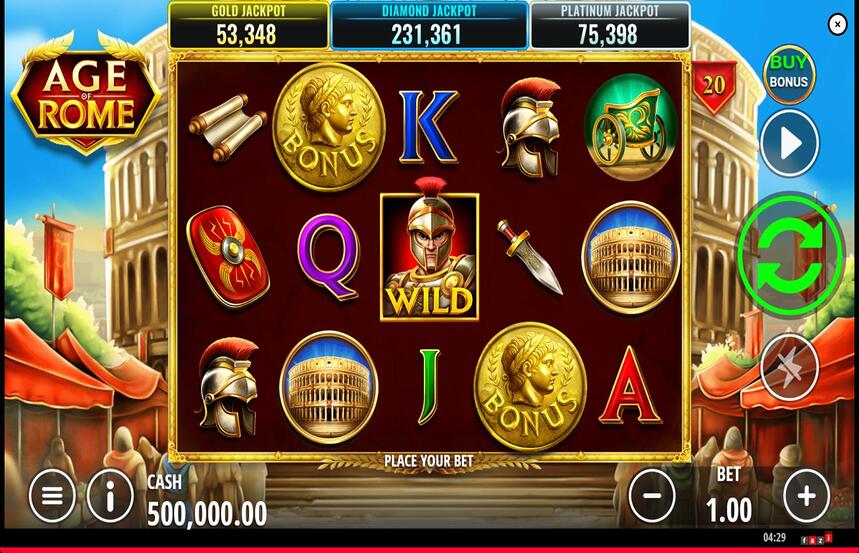Screen dimensions: 859x553
Task: Start autoplay with the blue play button
Action: tap(789, 144)
